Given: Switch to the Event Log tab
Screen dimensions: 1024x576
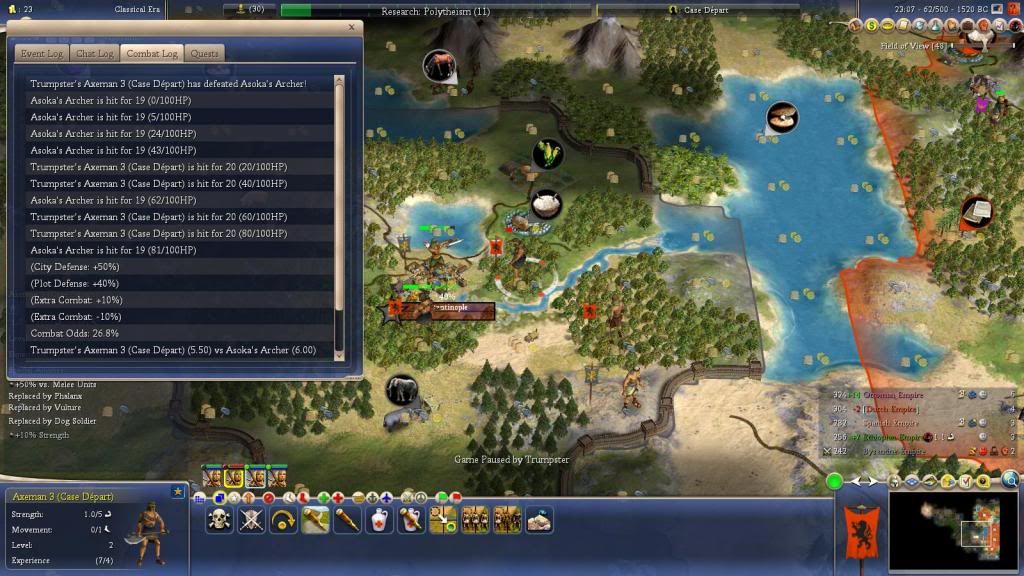Looking at the screenshot, I should pyautogui.click(x=42, y=53).
